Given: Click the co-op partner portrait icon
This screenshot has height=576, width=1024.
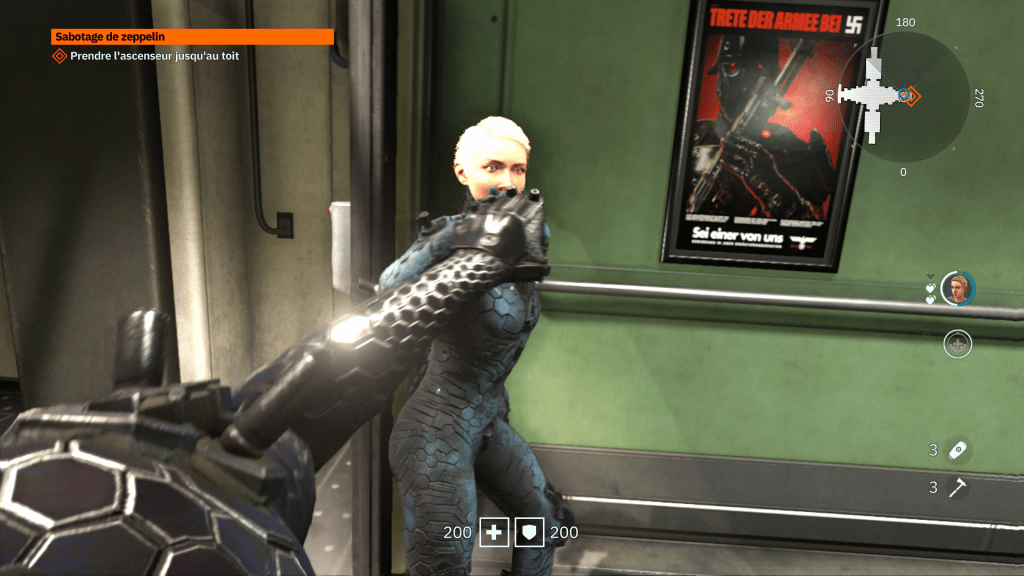Looking at the screenshot, I should [x=958, y=288].
